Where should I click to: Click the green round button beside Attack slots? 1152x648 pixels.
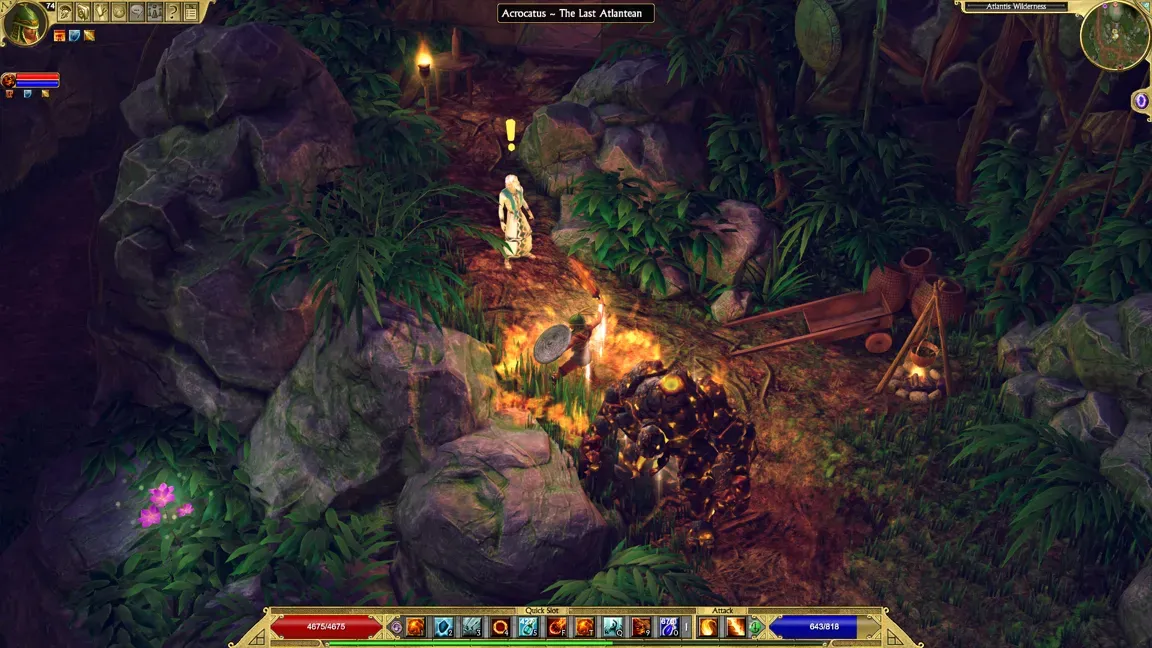point(756,627)
